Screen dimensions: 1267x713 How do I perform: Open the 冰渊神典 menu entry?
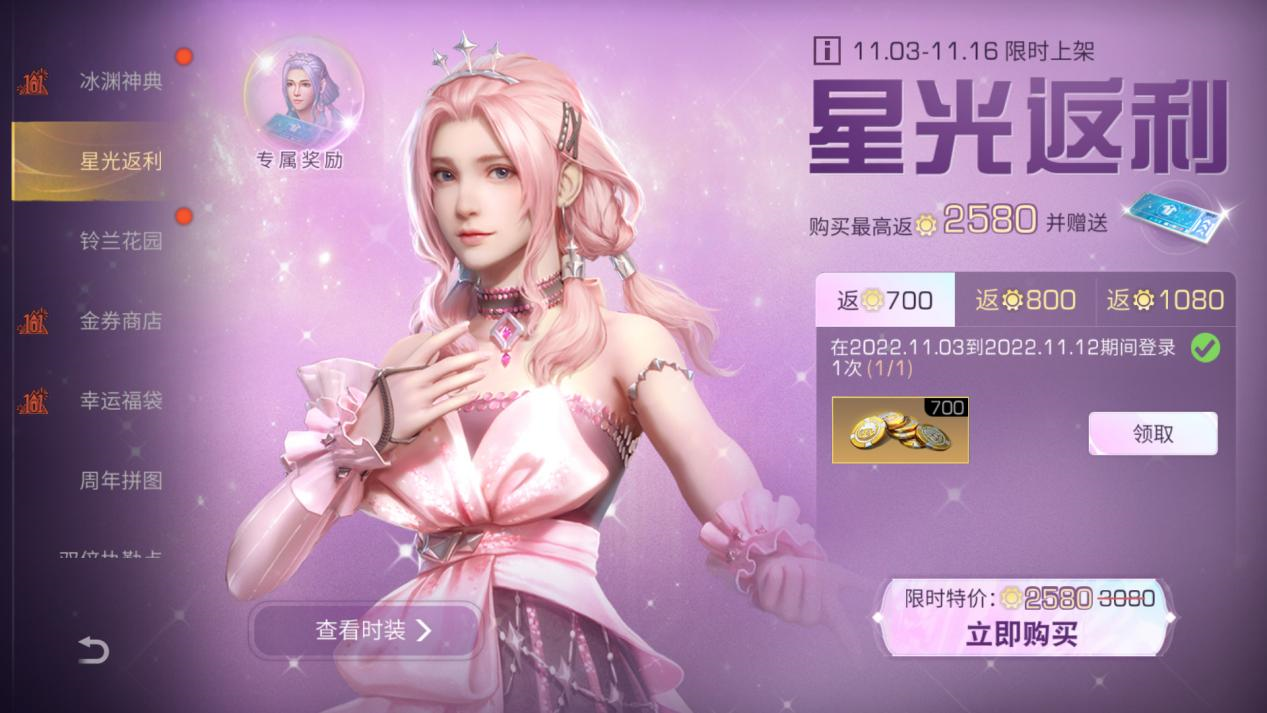click(x=120, y=82)
